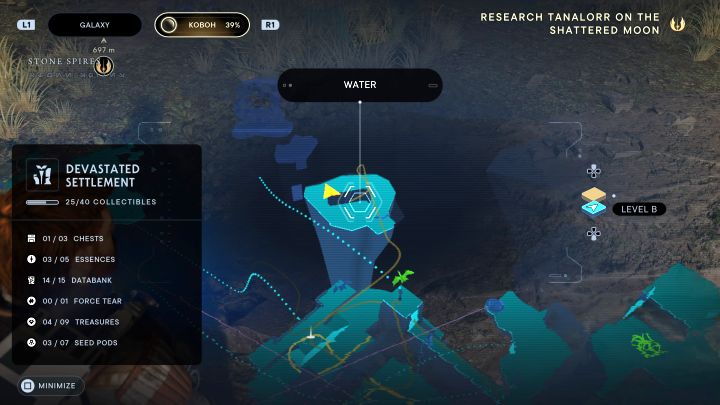The image size is (720, 405).
Task: Select the Koboh 39% planet tab
Action: (x=203, y=24)
